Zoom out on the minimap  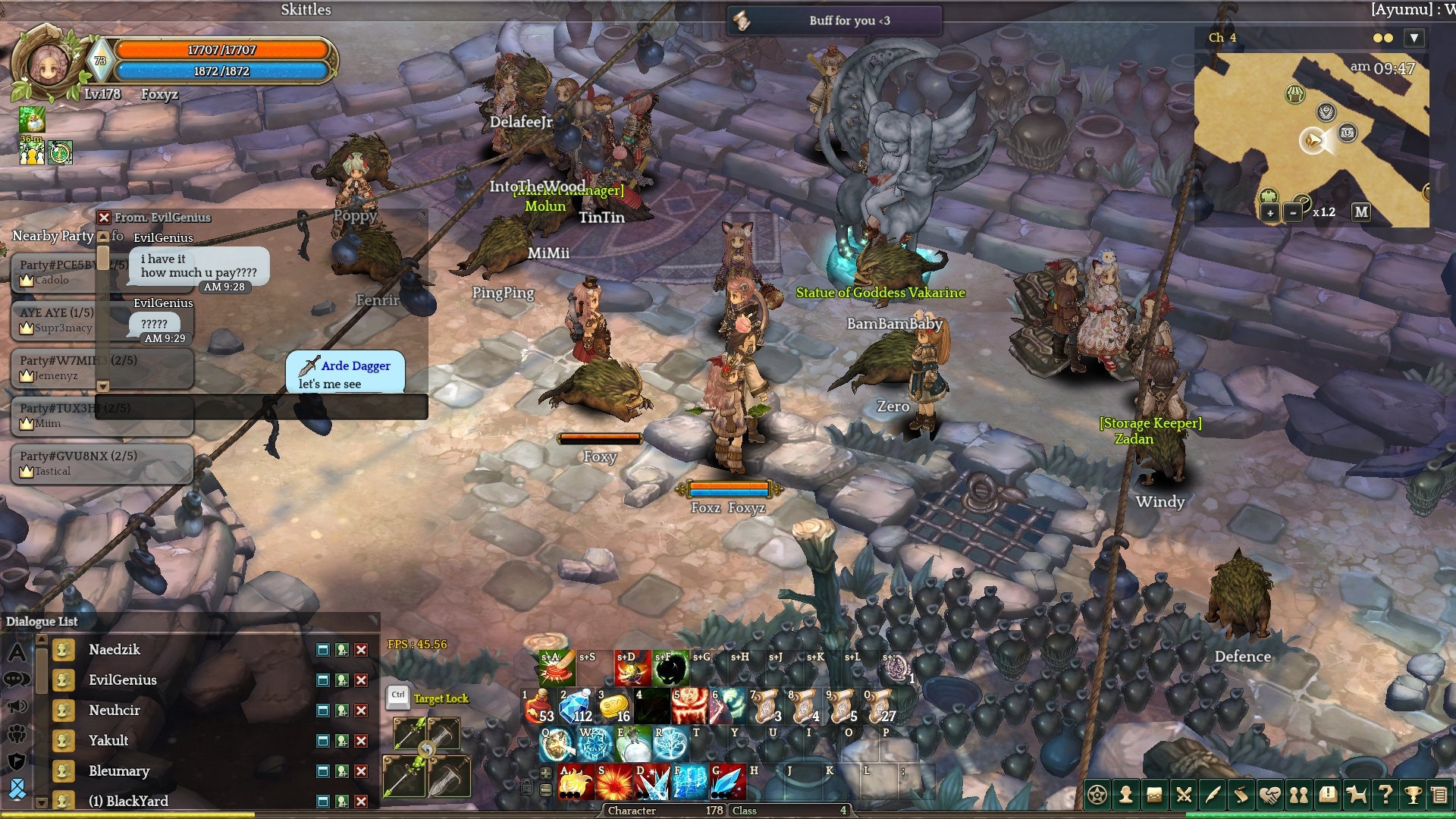tap(1293, 213)
